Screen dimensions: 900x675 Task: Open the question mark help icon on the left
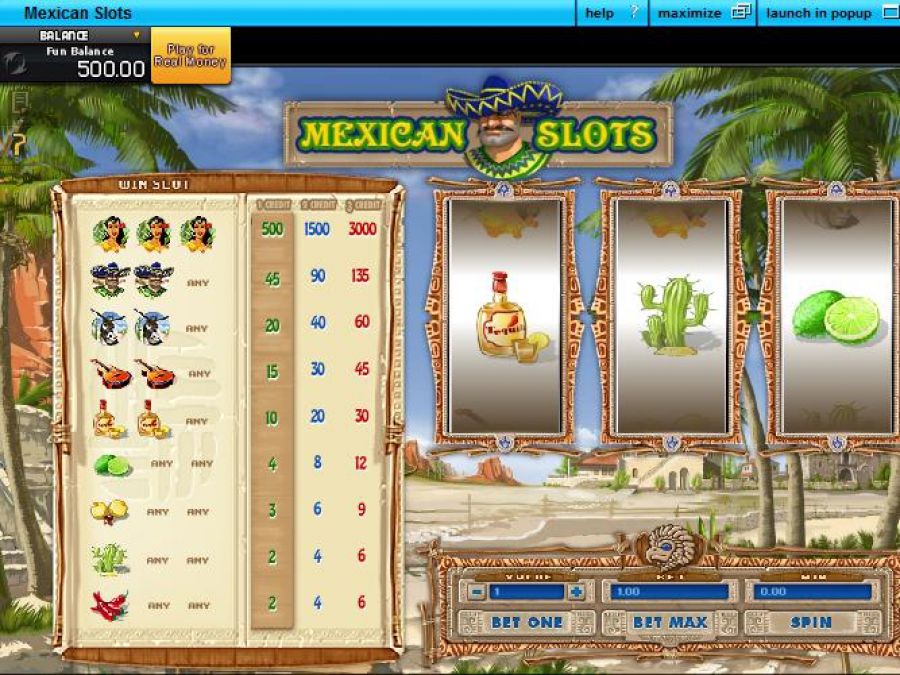click(x=17, y=146)
